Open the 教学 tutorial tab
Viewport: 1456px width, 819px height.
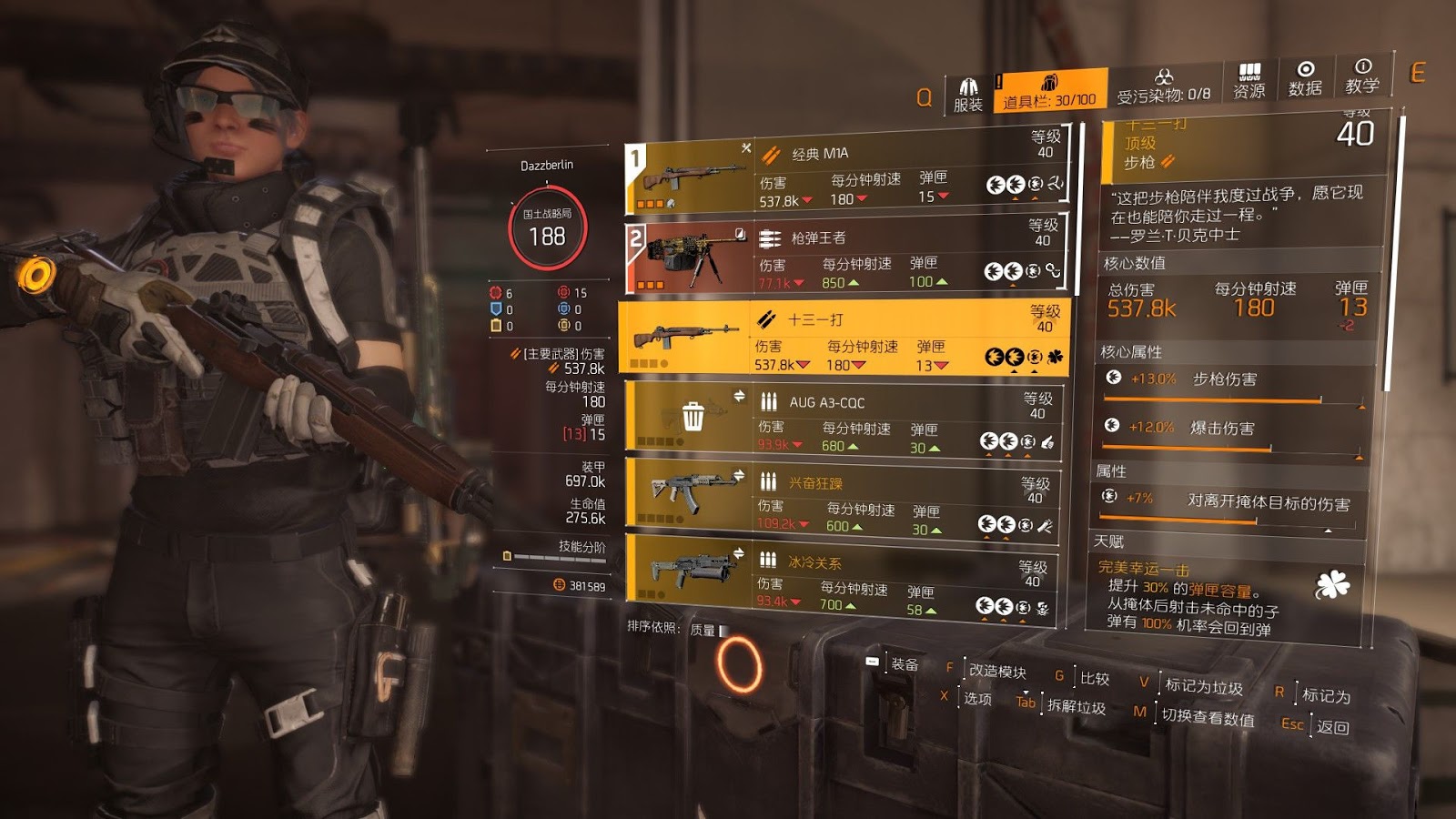tap(1361, 76)
